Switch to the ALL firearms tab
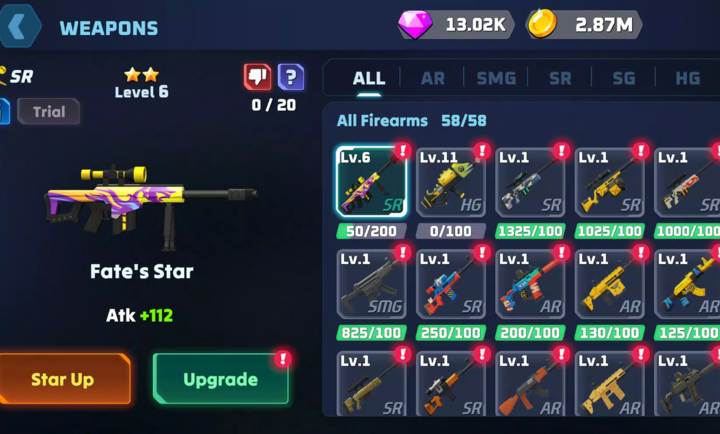 [x=369, y=78]
